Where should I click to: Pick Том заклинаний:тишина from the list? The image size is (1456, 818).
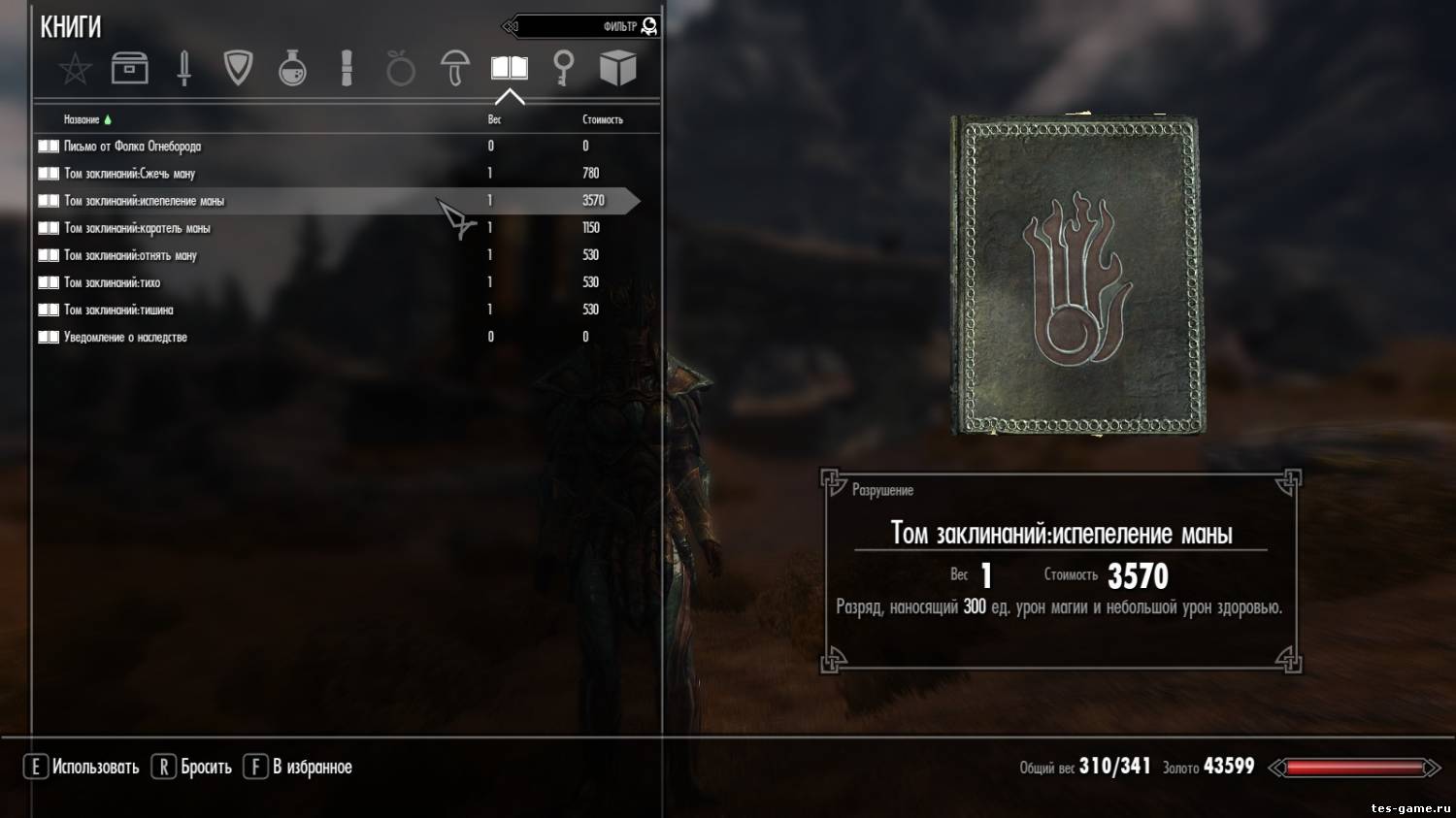point(118,310)
